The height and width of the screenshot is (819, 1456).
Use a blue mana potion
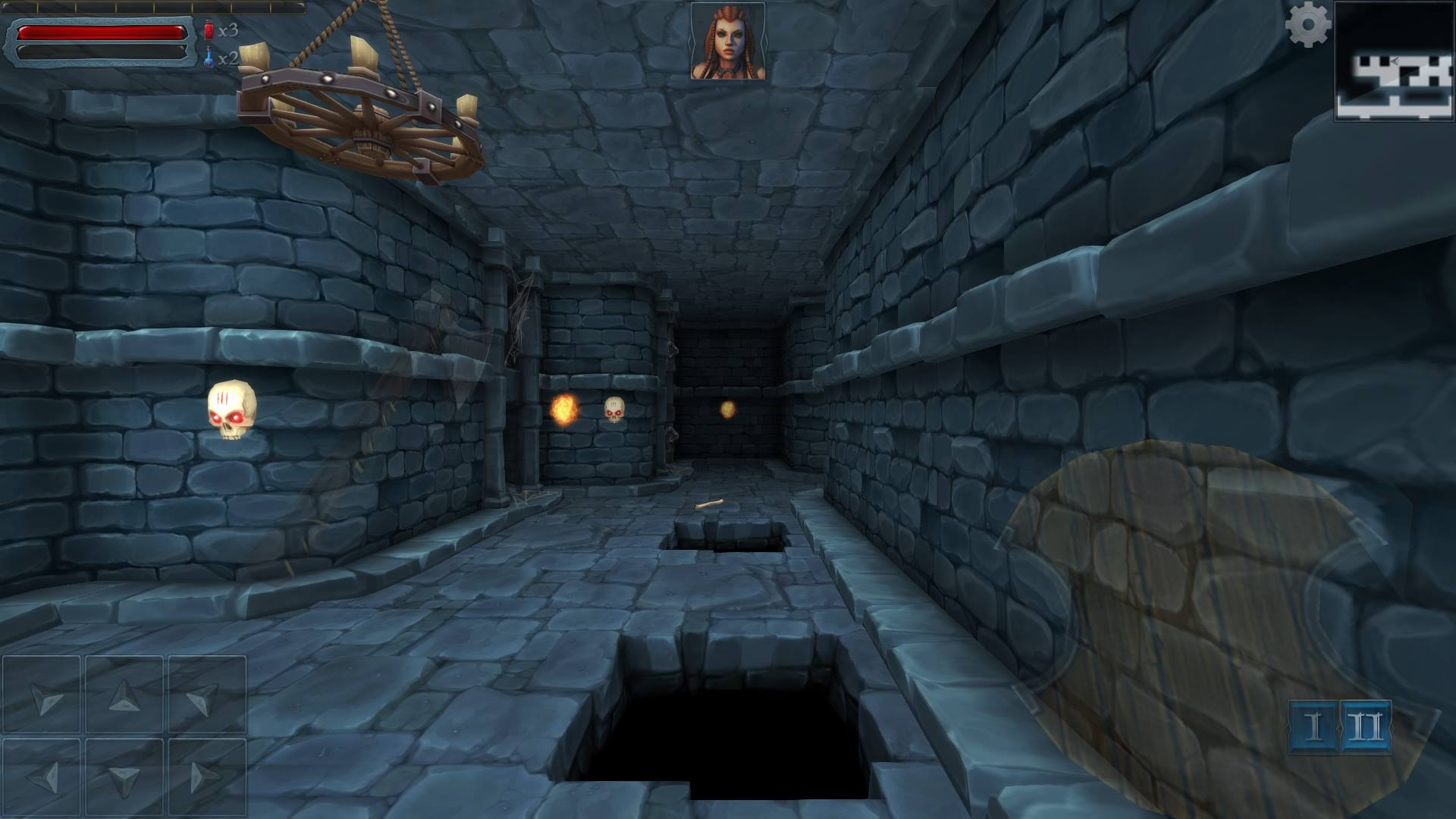210,57
